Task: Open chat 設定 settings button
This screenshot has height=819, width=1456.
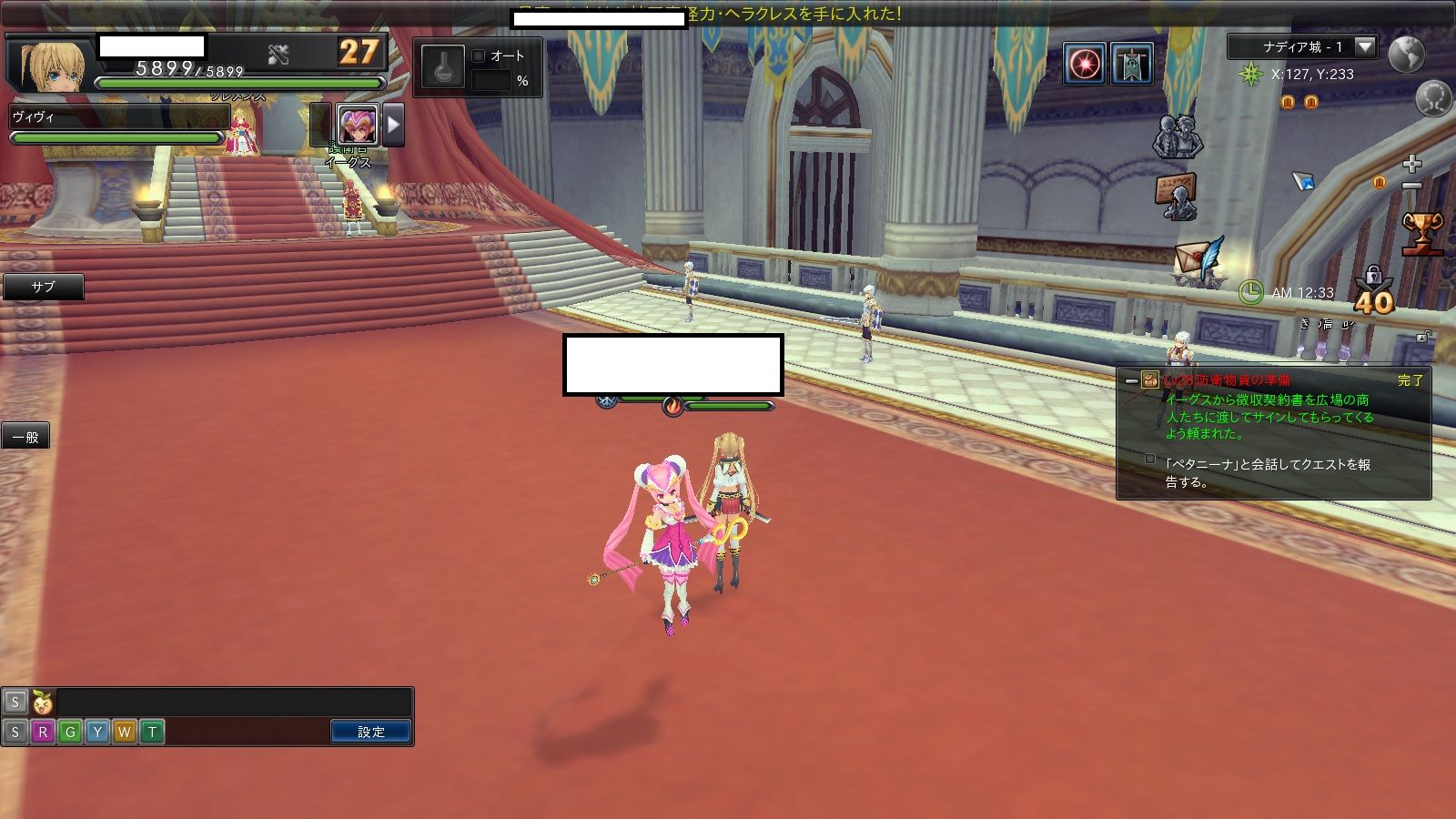Action: [370, 732]
